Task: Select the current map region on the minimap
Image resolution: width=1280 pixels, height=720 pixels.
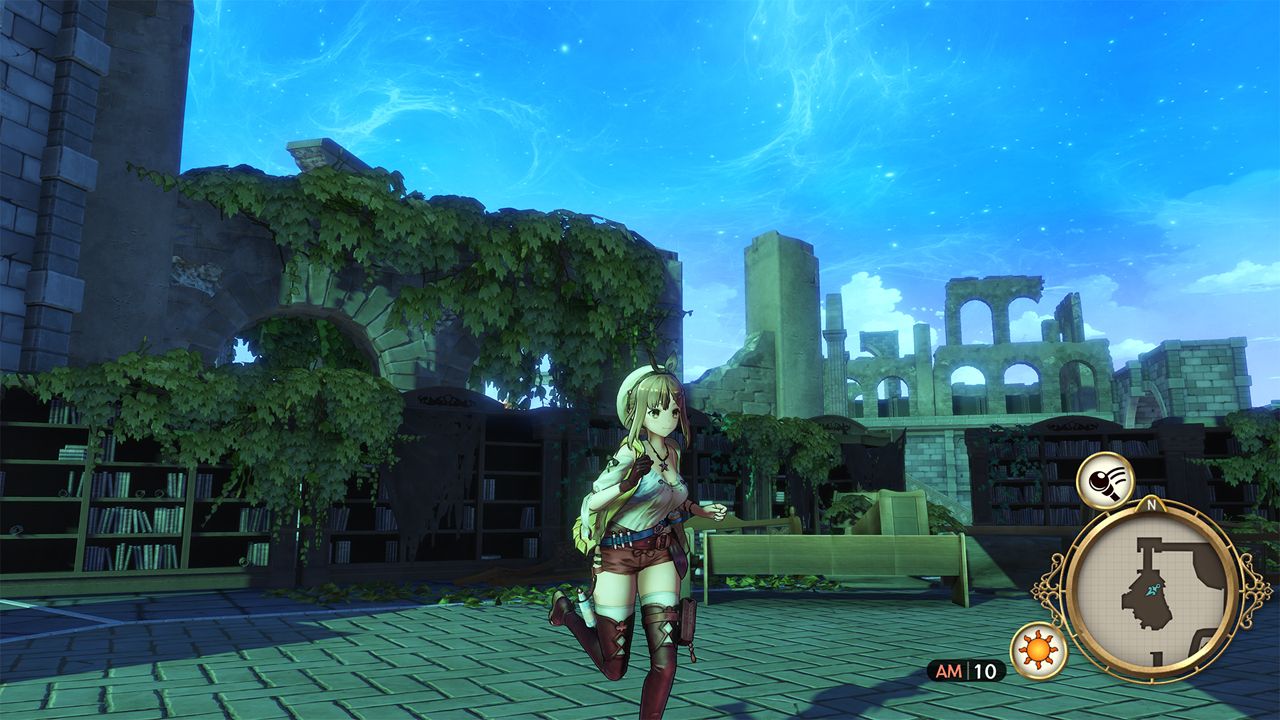Action: tap(1150, 590)
